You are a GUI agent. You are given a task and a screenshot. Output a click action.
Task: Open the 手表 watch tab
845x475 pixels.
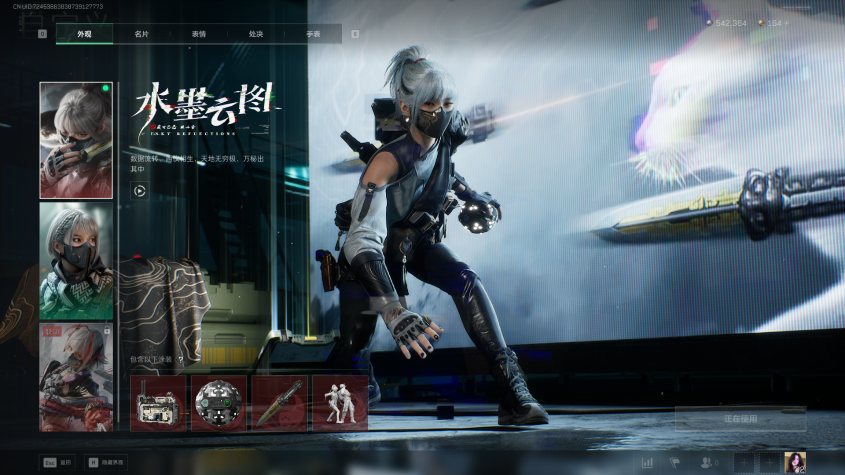pyautogui.click(x=313, y=34)
